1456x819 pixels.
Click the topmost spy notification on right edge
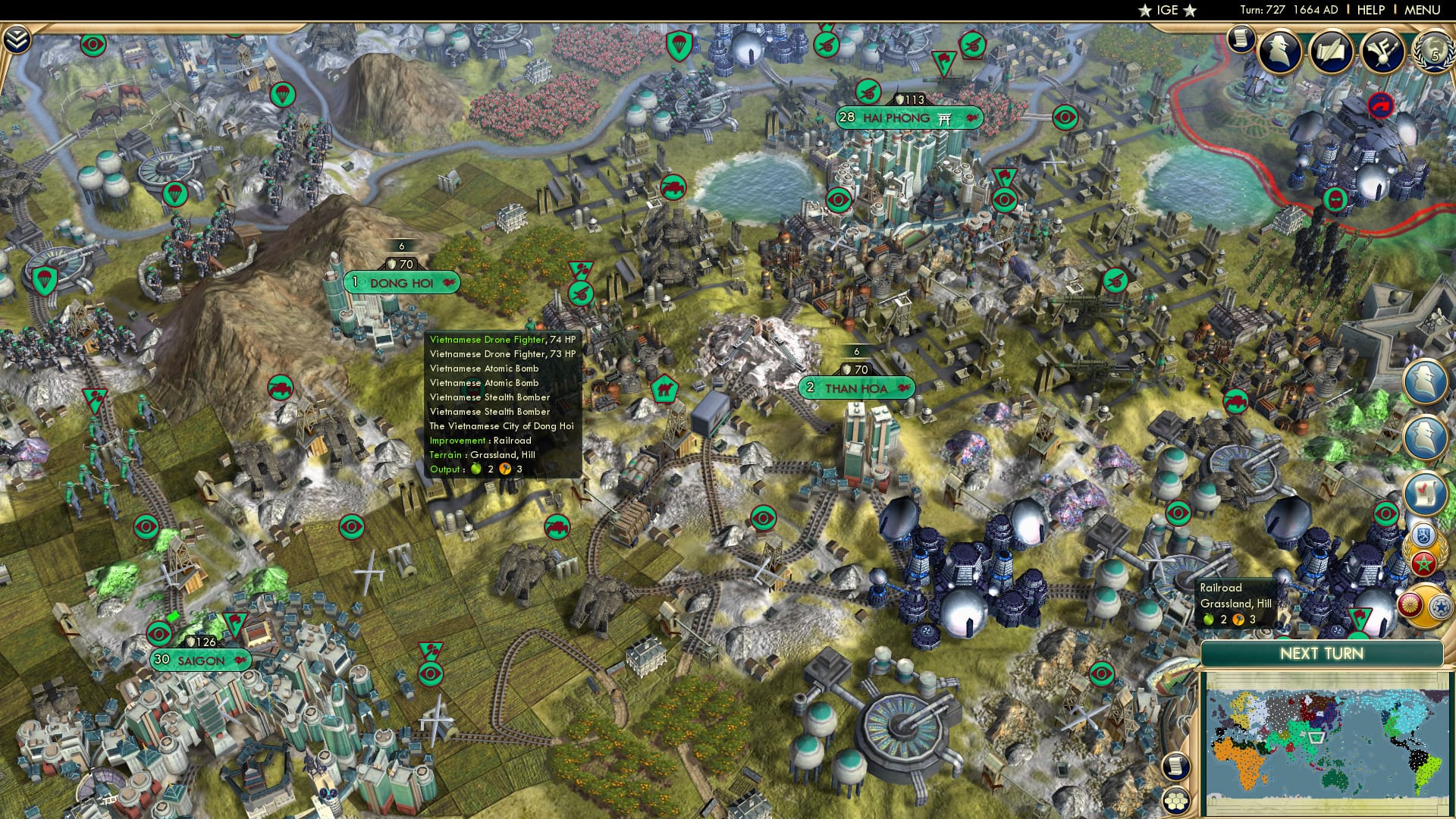click(x=1424, y=382)
